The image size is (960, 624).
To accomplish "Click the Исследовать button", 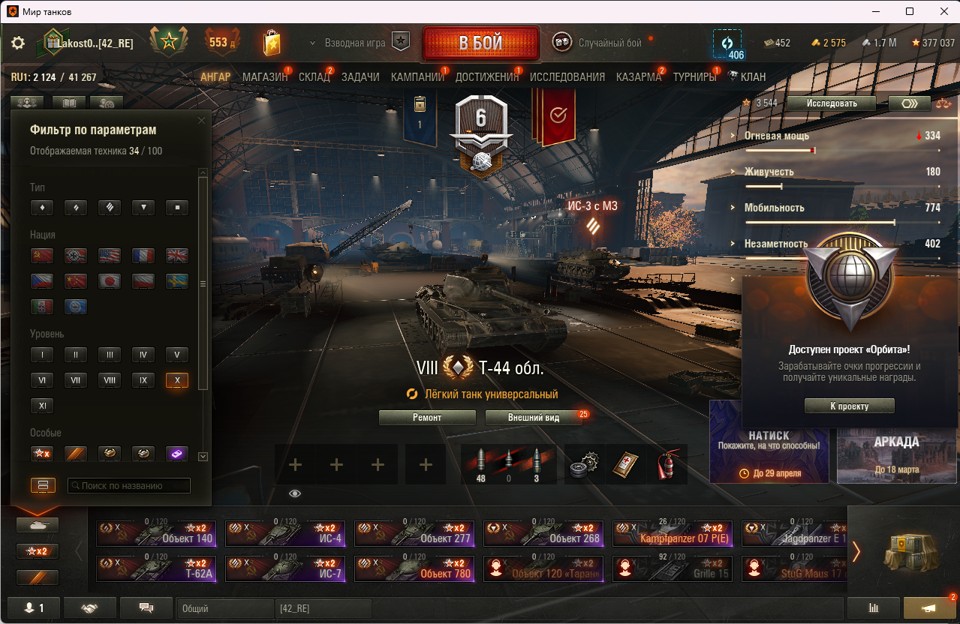I will [x=829, y=103].
